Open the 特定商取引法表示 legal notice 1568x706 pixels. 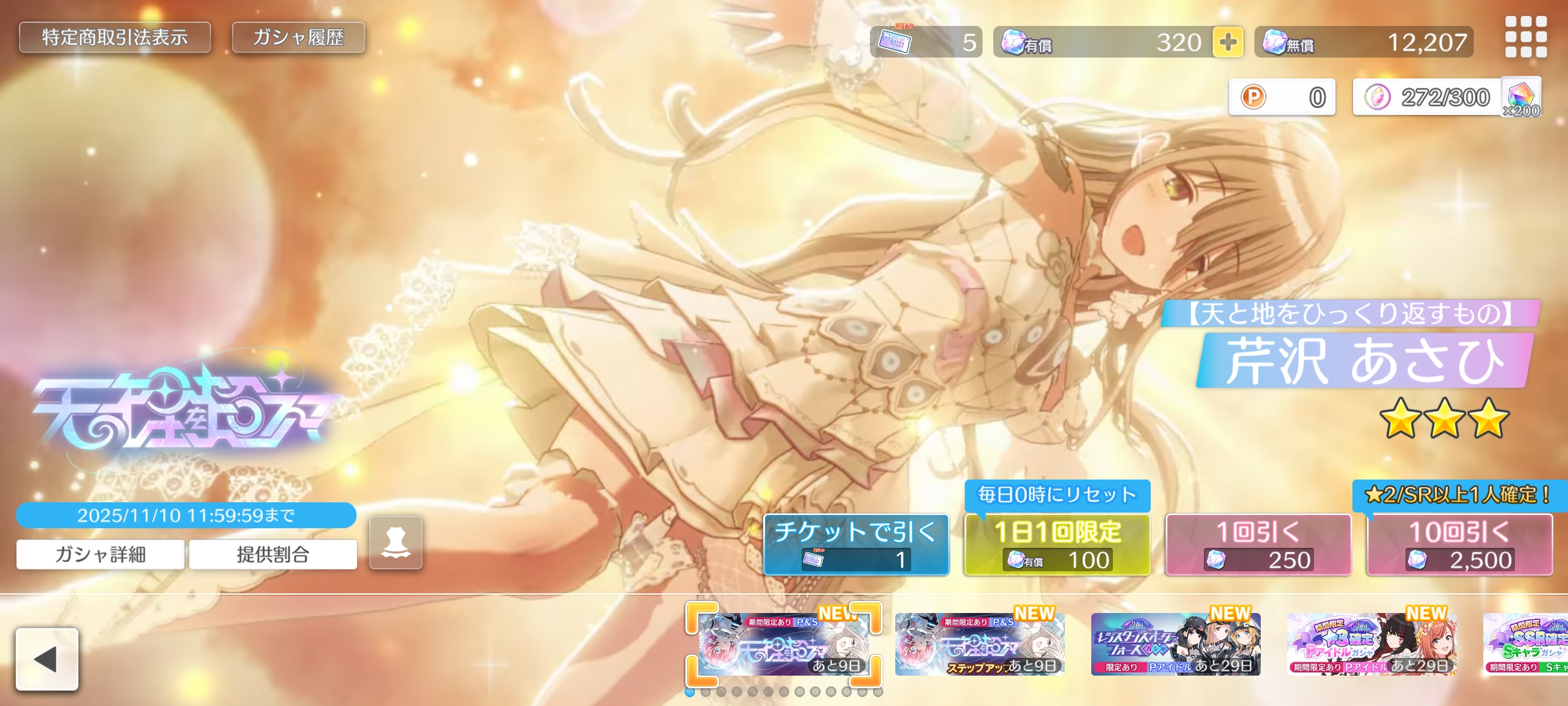tap(114, 38)
